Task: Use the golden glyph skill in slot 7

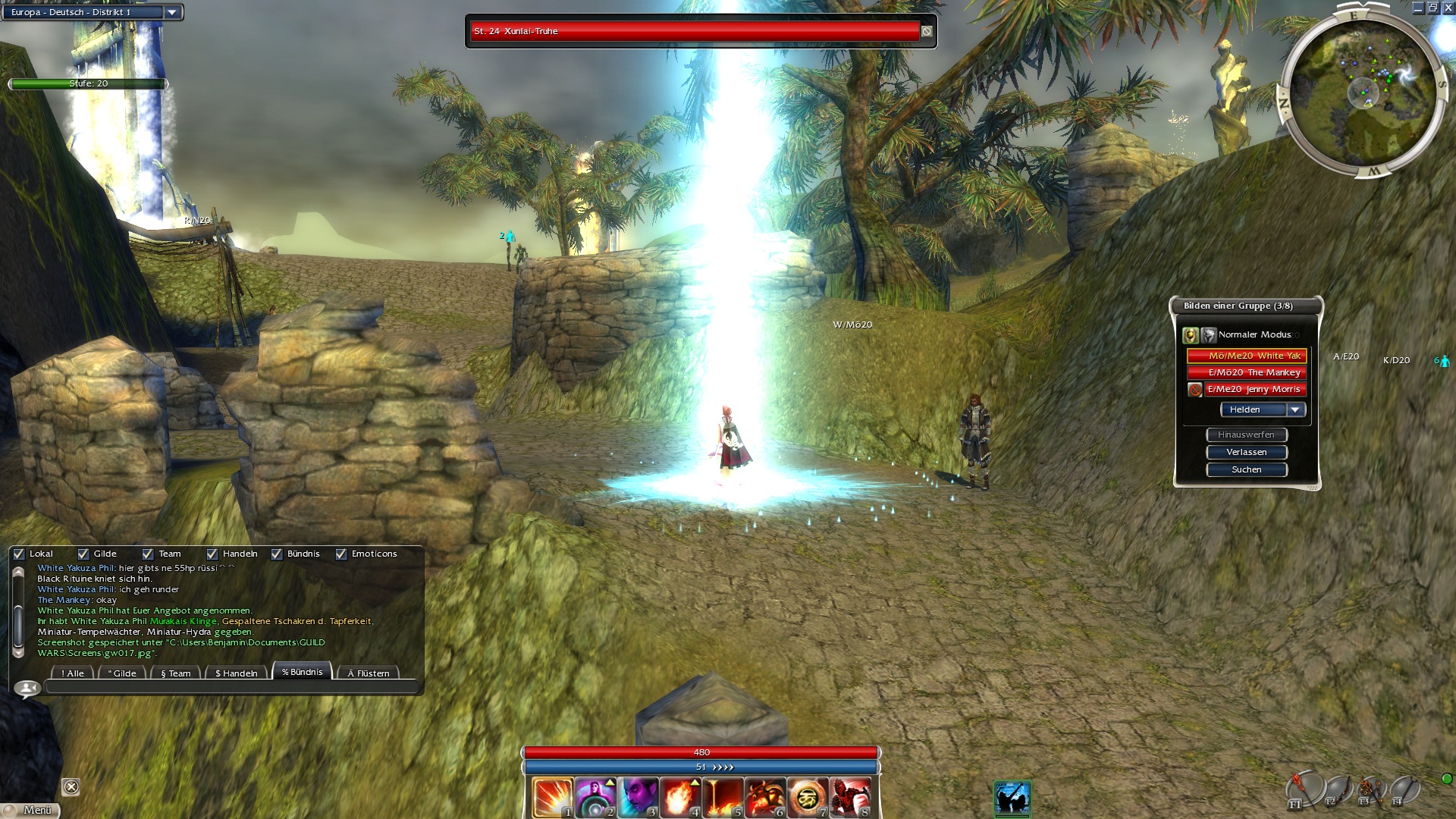Action: 808,797
